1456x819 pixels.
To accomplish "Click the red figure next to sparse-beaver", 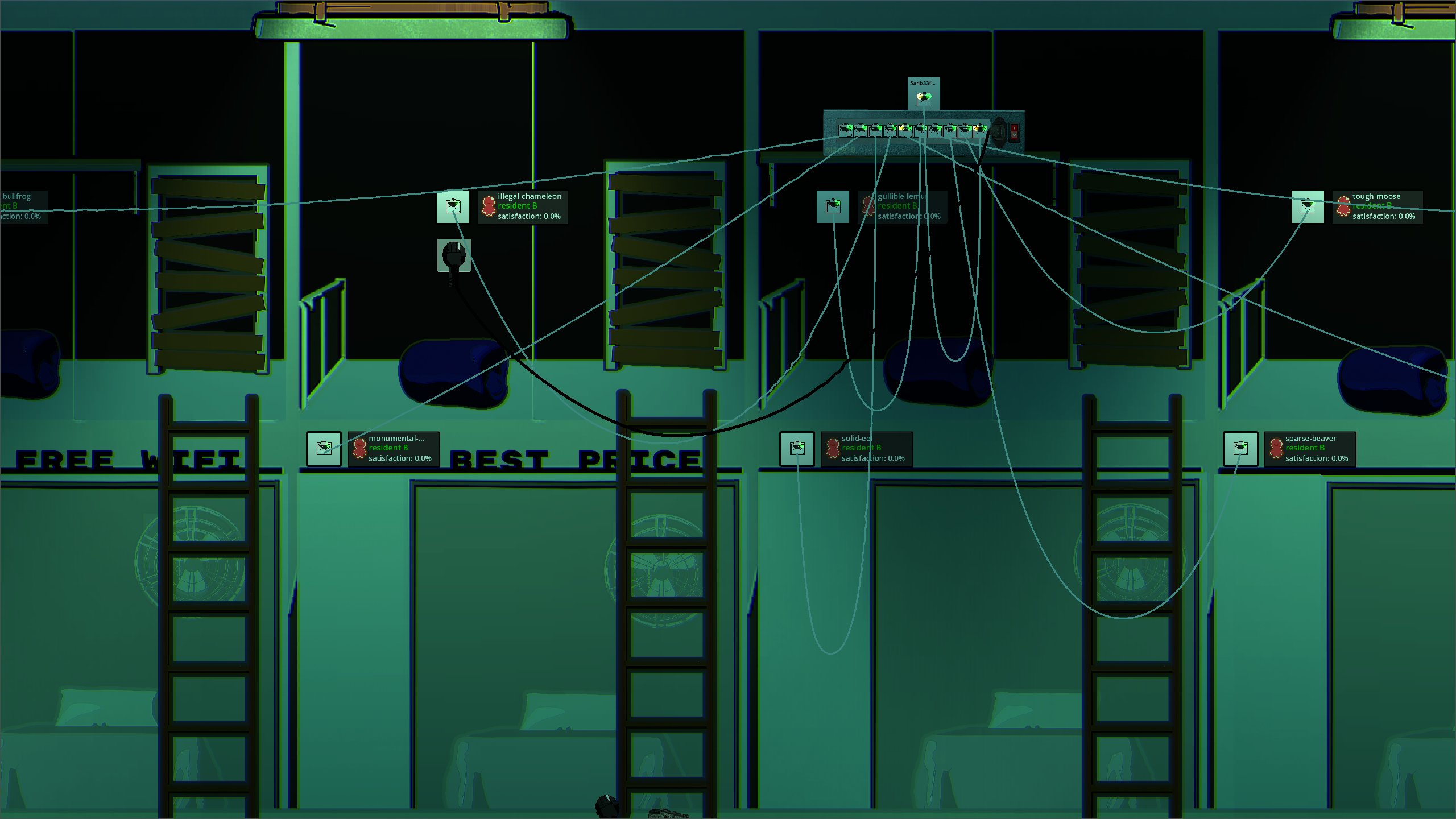I will click(1276, 448).
